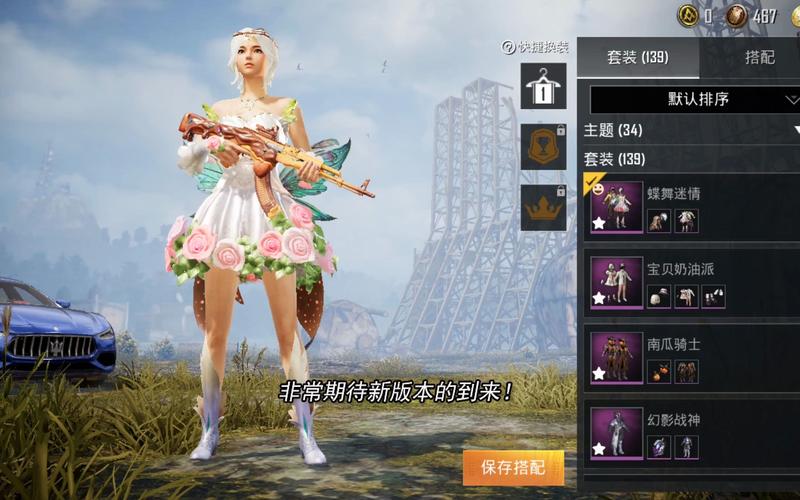Screen dimensions: 800x500
Task: Open the locked crown slot
Action: 543,208
